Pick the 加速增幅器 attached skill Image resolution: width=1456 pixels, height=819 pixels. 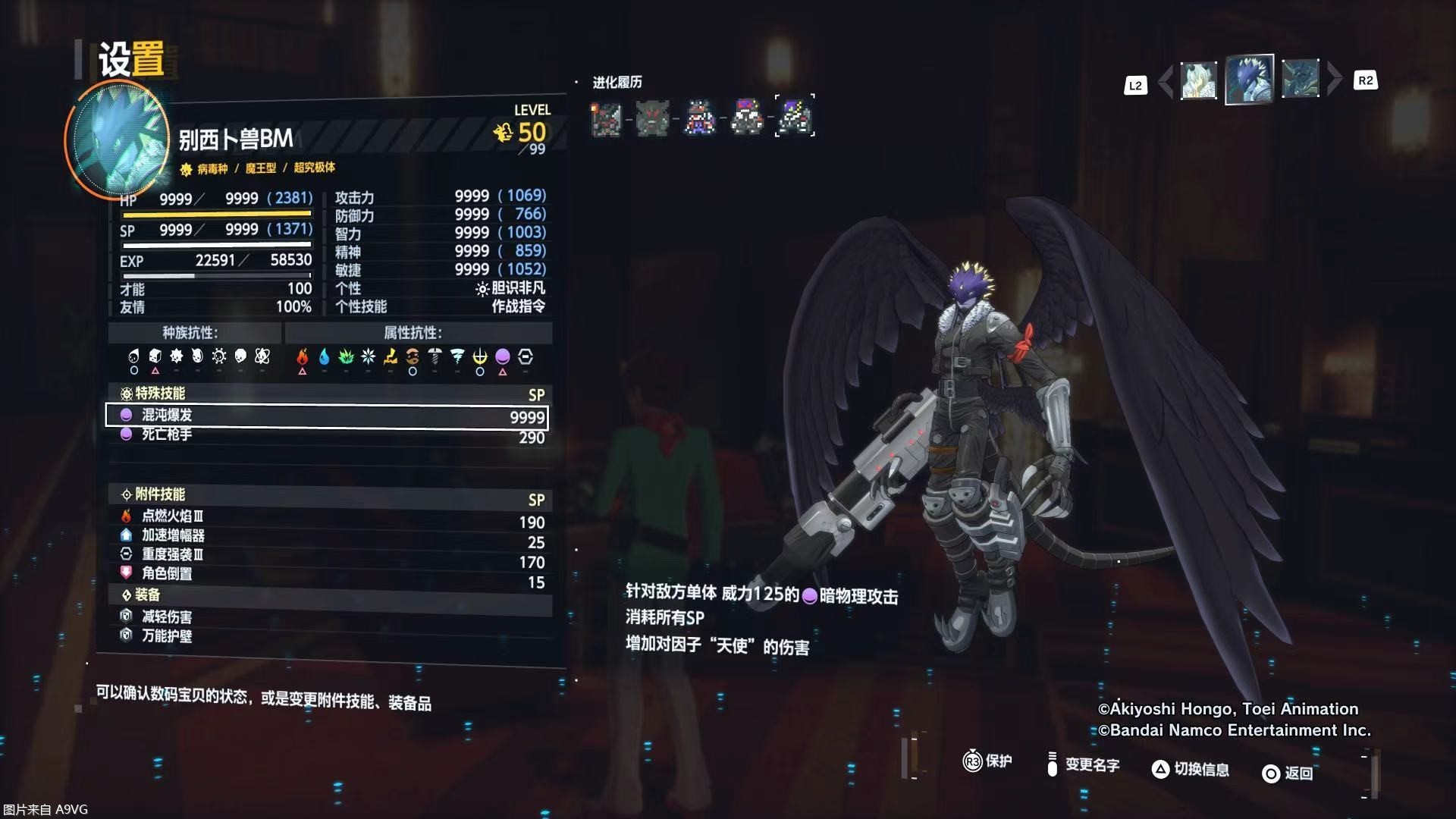point(326,536)
